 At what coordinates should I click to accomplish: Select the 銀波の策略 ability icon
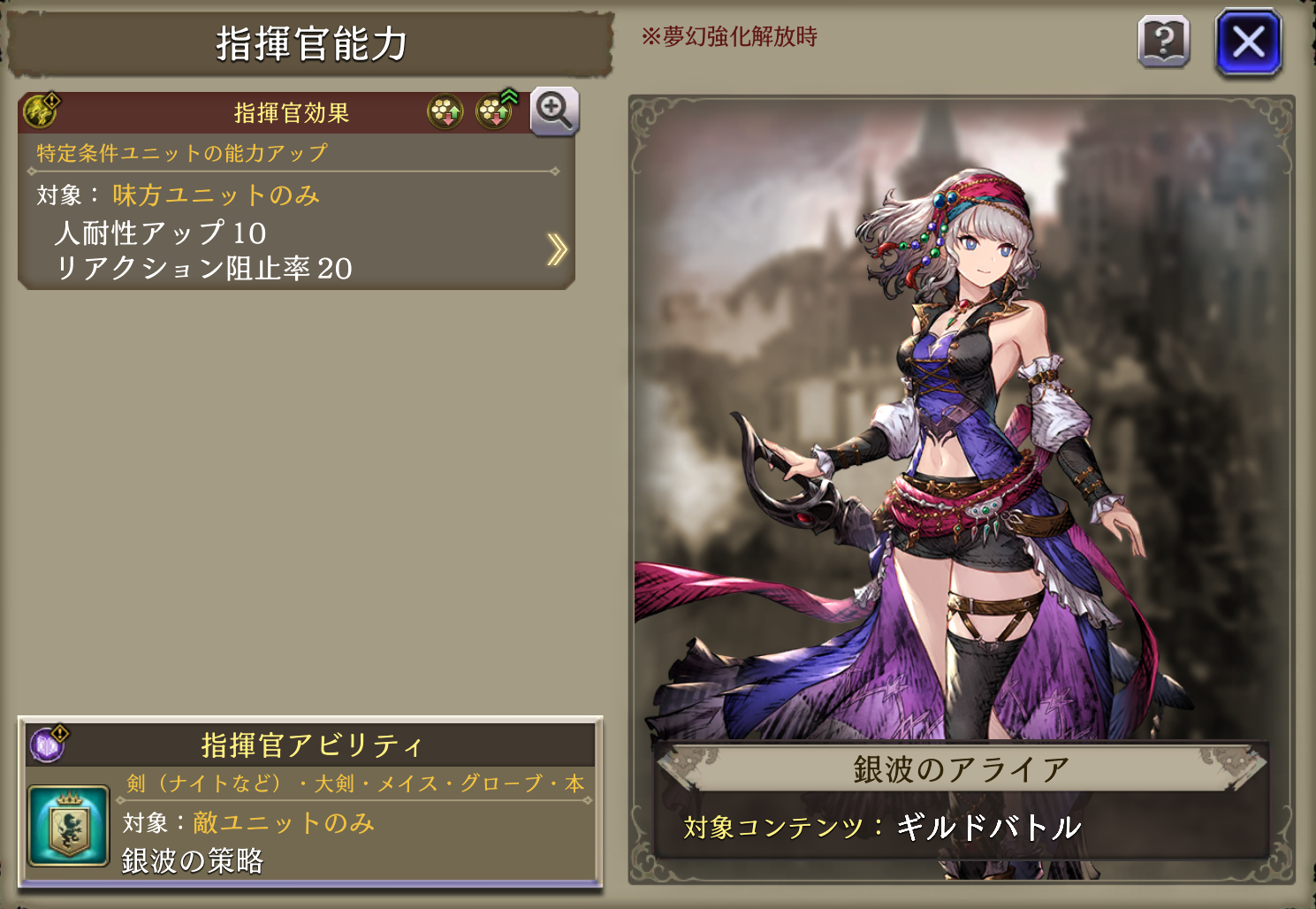tap(68, 826)
